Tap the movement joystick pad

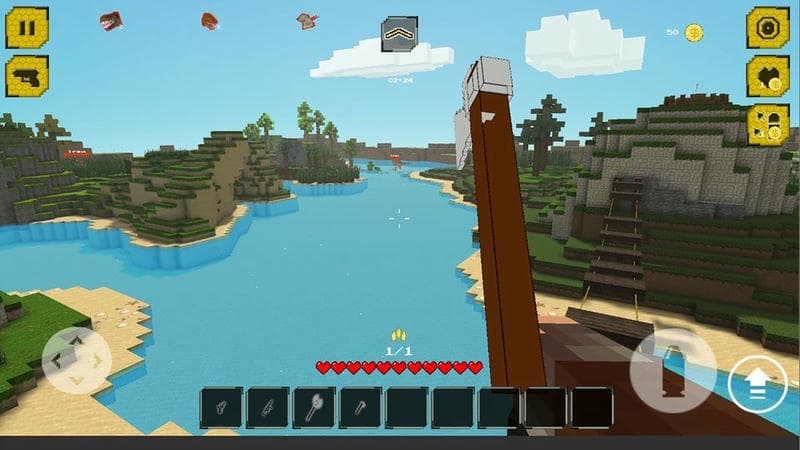tap(77, 360)
